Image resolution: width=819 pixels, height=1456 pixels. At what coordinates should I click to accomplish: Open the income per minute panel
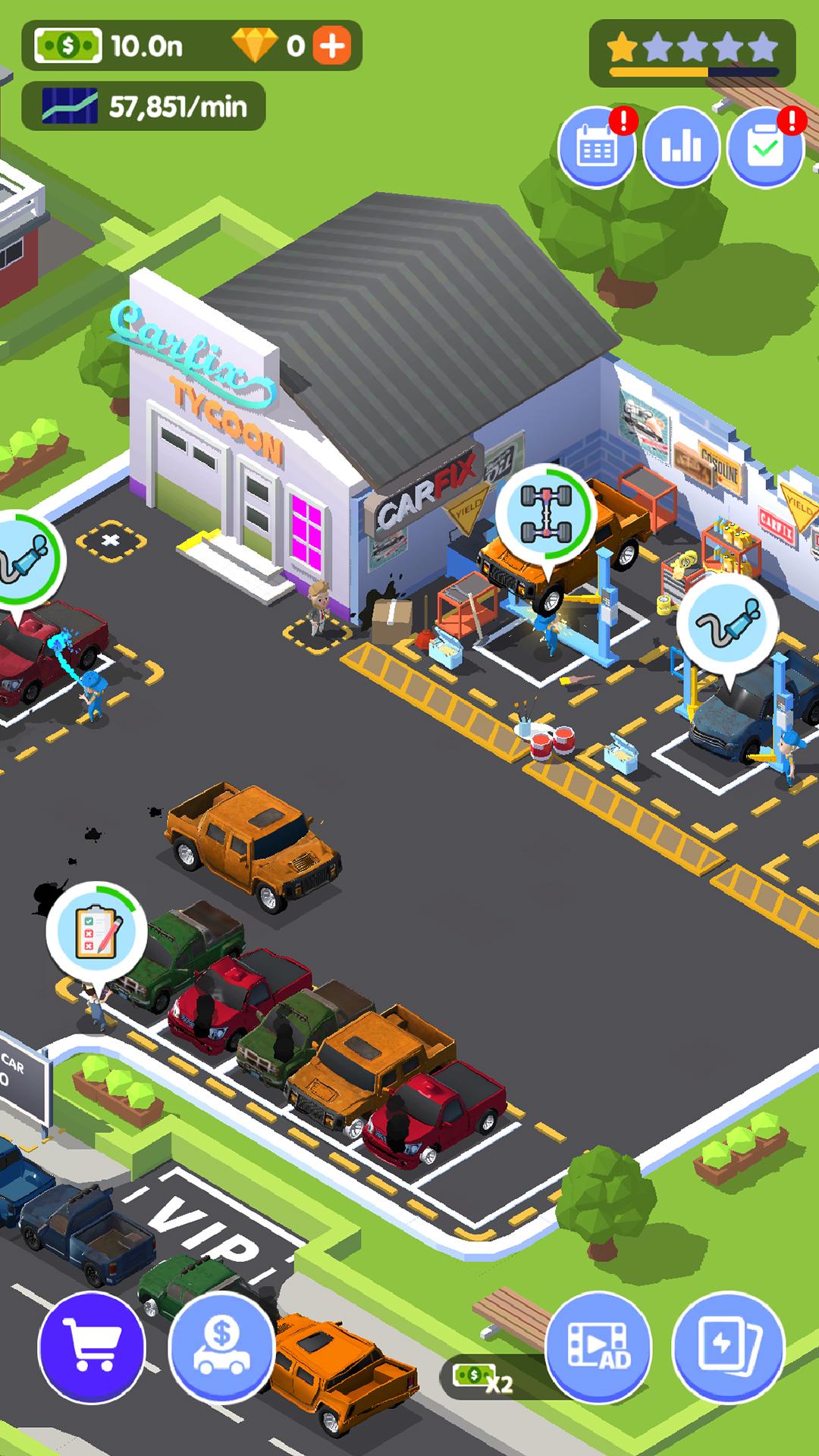click(144, 107)
